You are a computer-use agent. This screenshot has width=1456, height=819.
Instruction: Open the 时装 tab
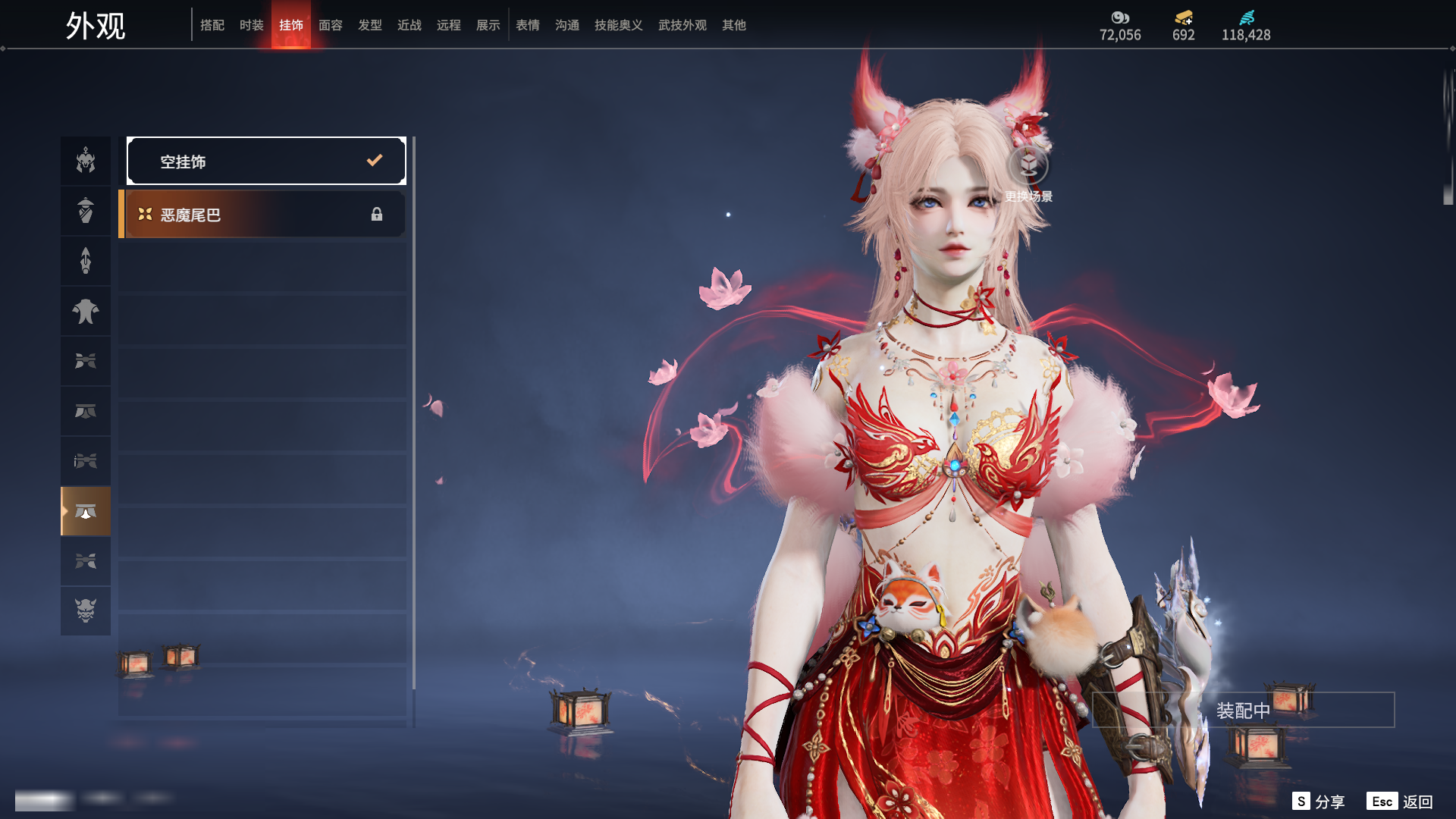pyautogui.click(x=252, y=25)
